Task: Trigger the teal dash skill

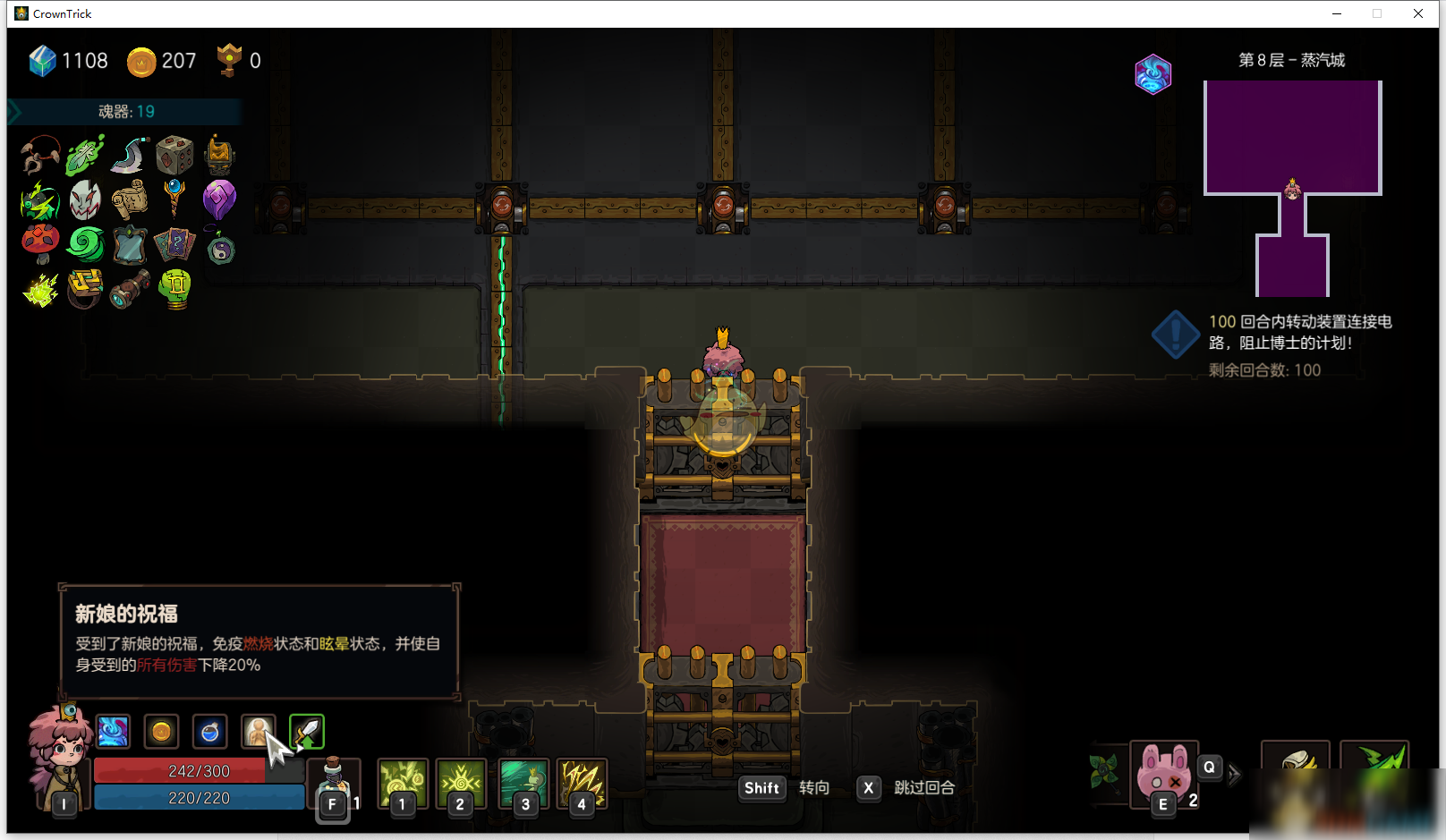Action: click(523, 782)
